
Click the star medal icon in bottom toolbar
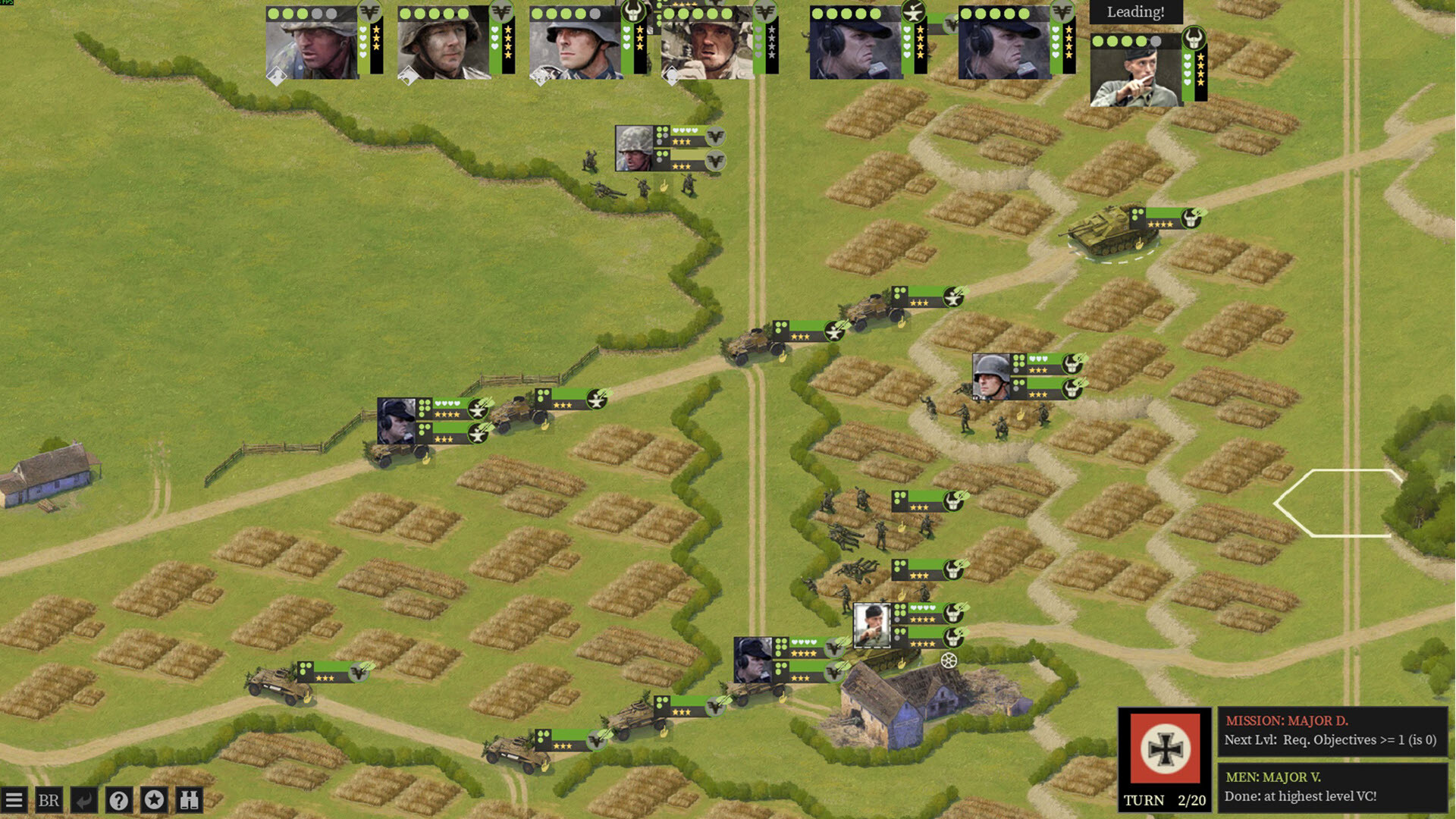tap(154, 799)
